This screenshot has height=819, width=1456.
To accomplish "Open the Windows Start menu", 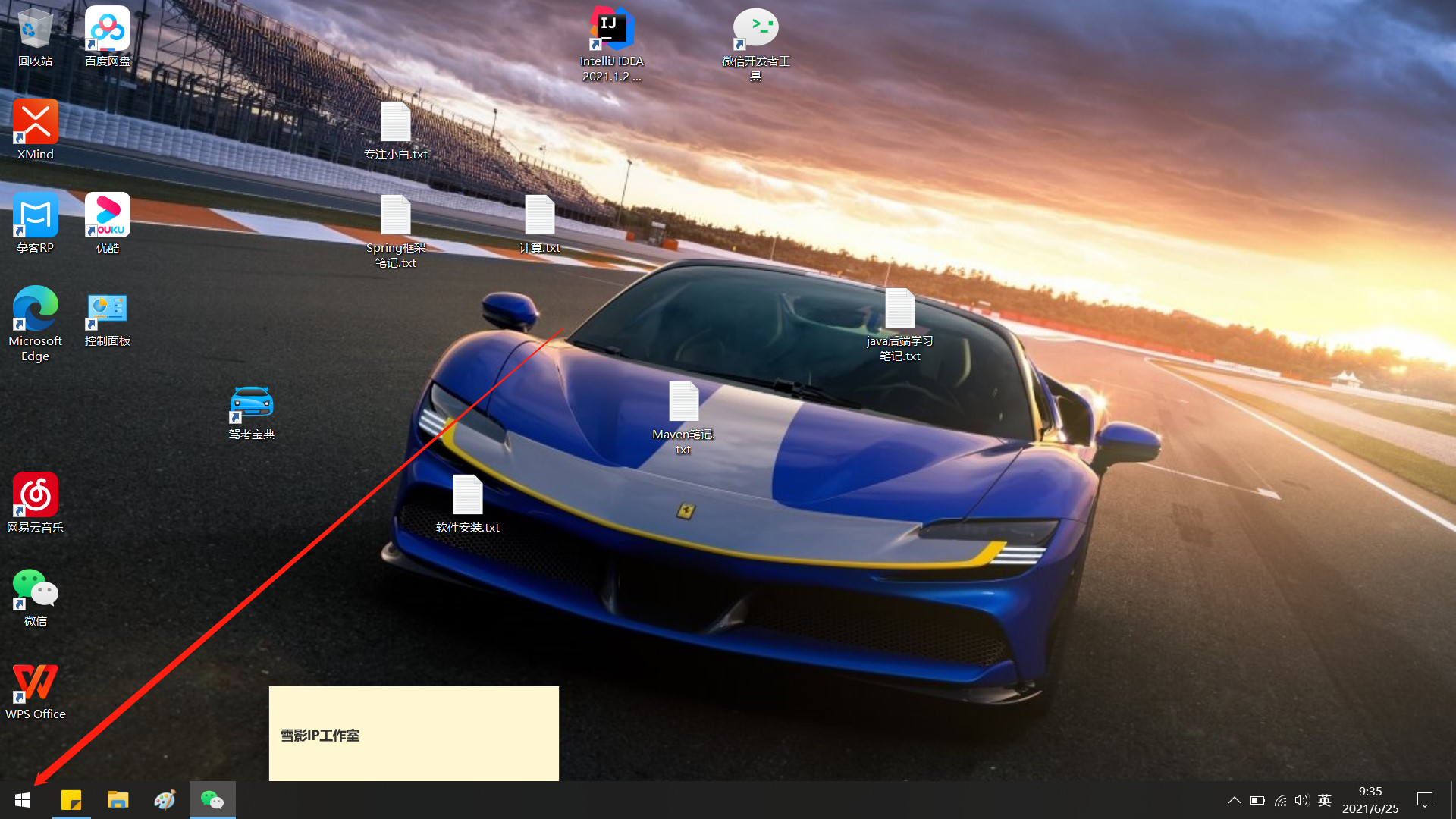I will [x=23, y=800].
